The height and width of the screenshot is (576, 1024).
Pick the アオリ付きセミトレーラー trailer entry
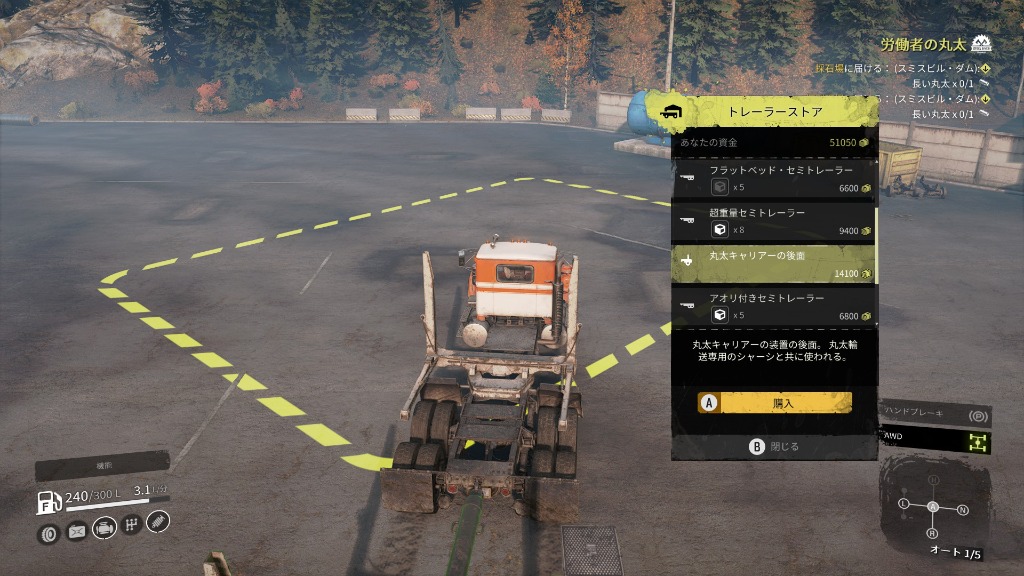(773, 306)
